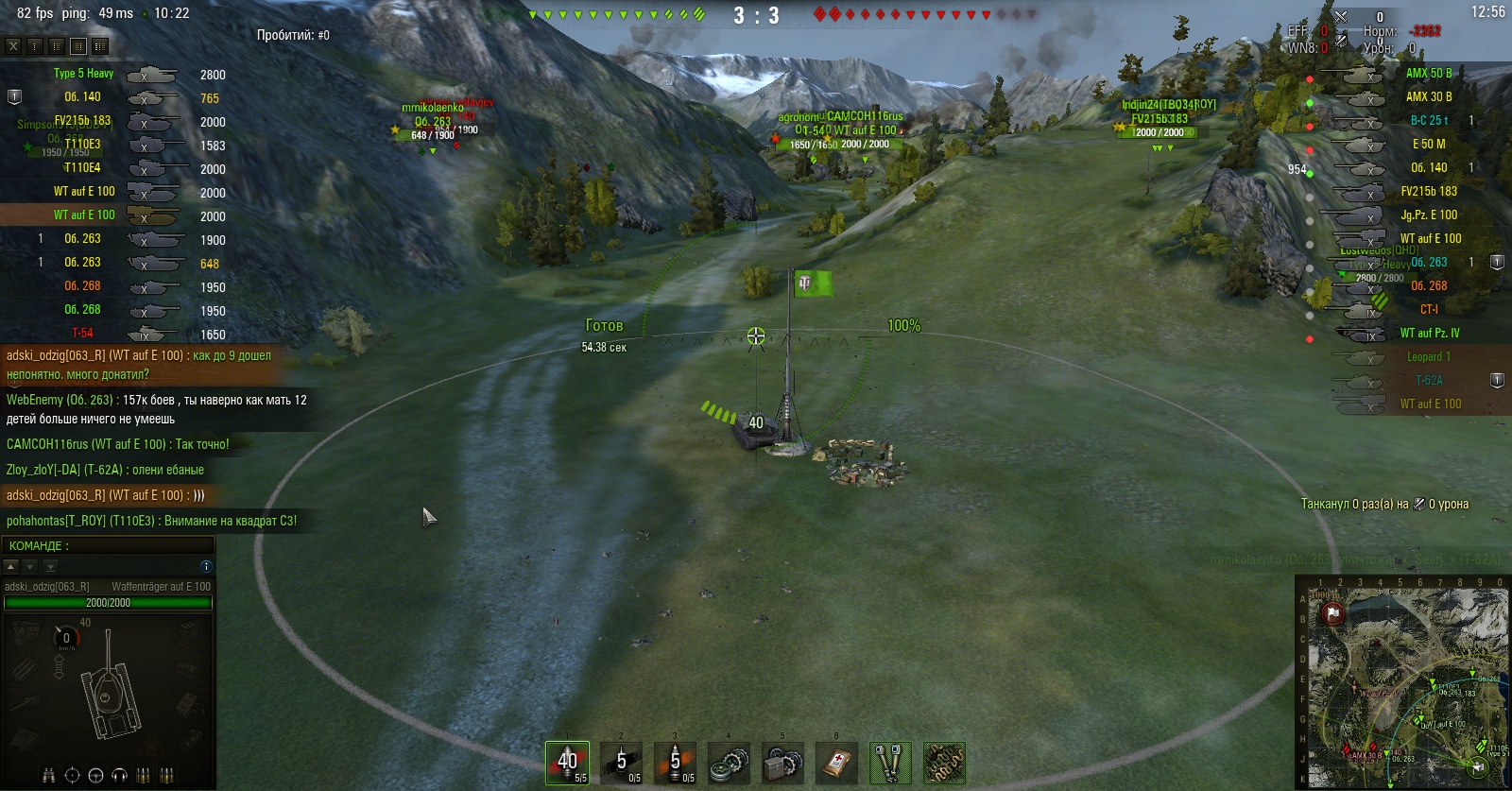Open the blue chat info button

pos(206,566)
